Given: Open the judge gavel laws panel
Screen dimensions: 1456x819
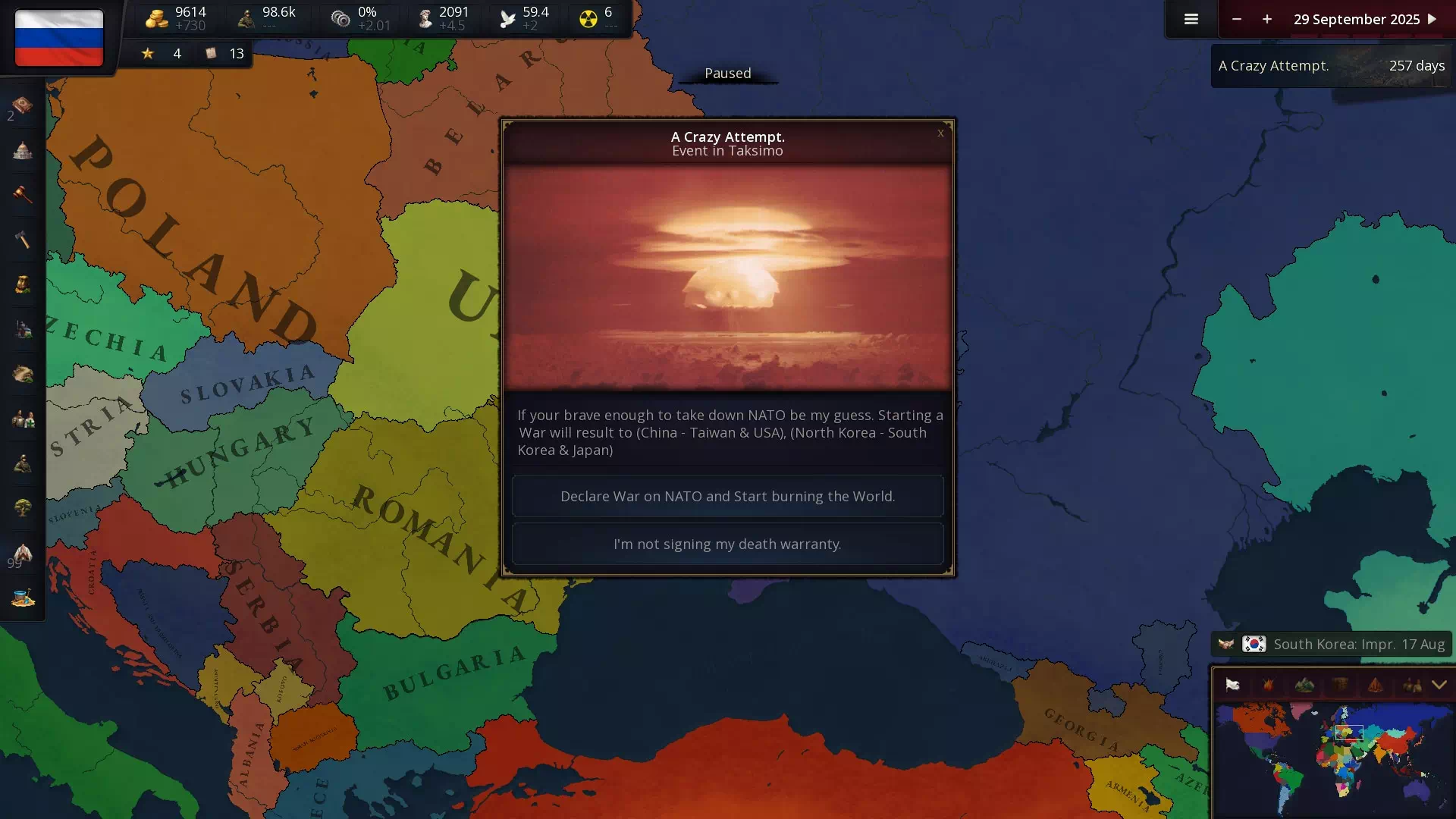Looking at the screenshot, I should [23, 195].
